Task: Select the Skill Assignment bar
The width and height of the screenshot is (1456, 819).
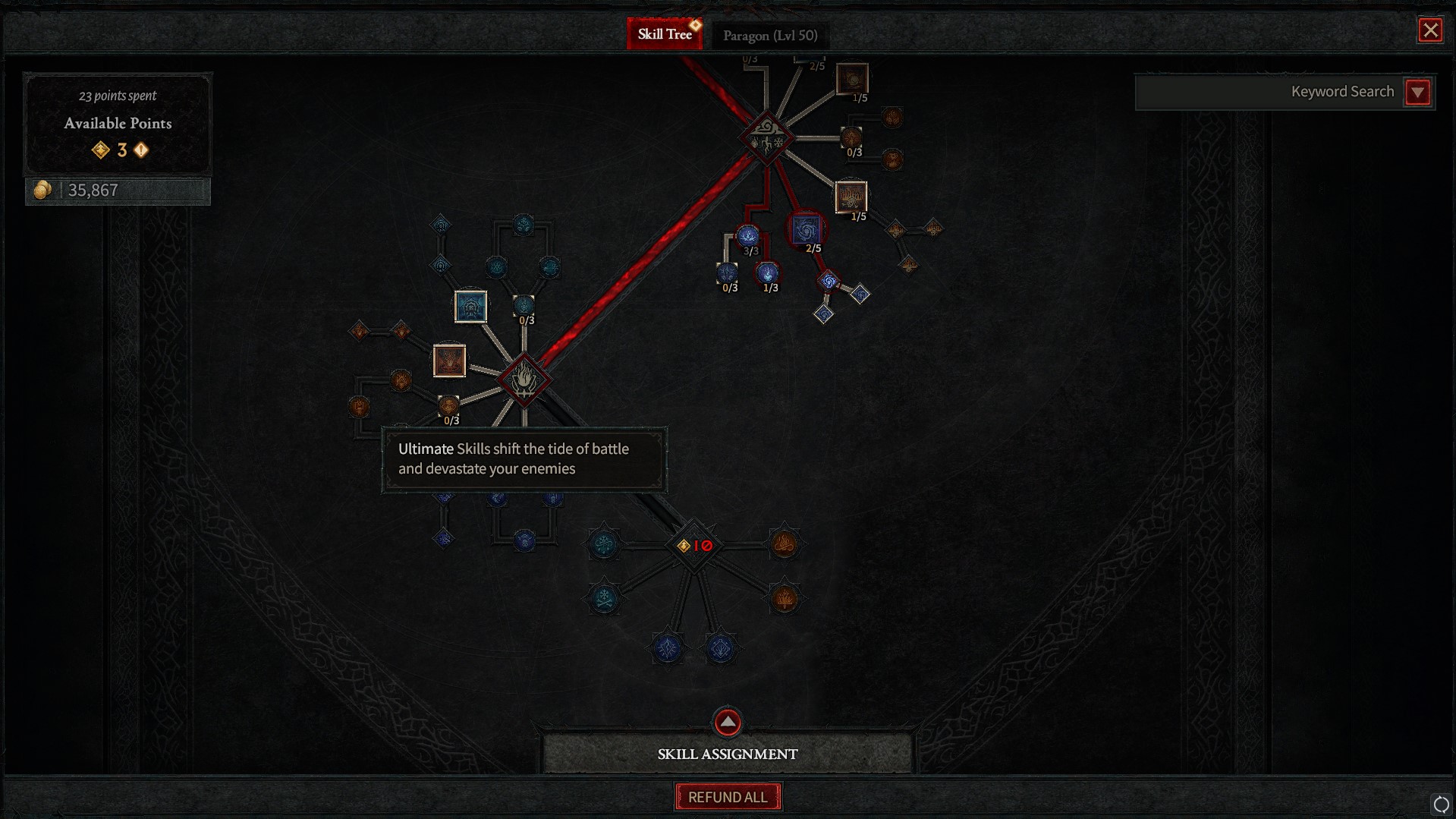Action: (x=727, y=754)
